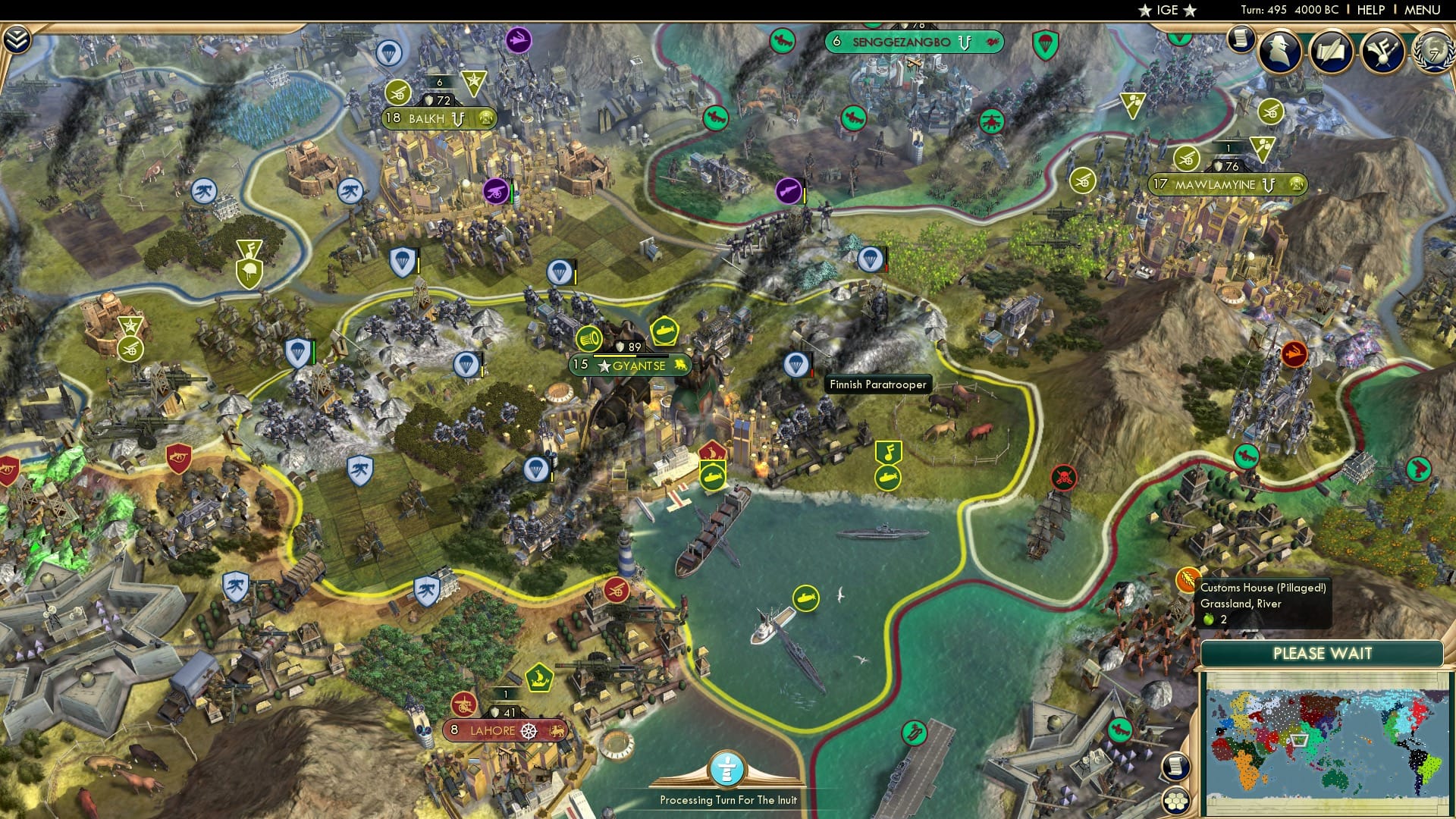Open the Notification Log scroll icon
The width and height of the screenshot is (1456, 819).
[1241, 39]
